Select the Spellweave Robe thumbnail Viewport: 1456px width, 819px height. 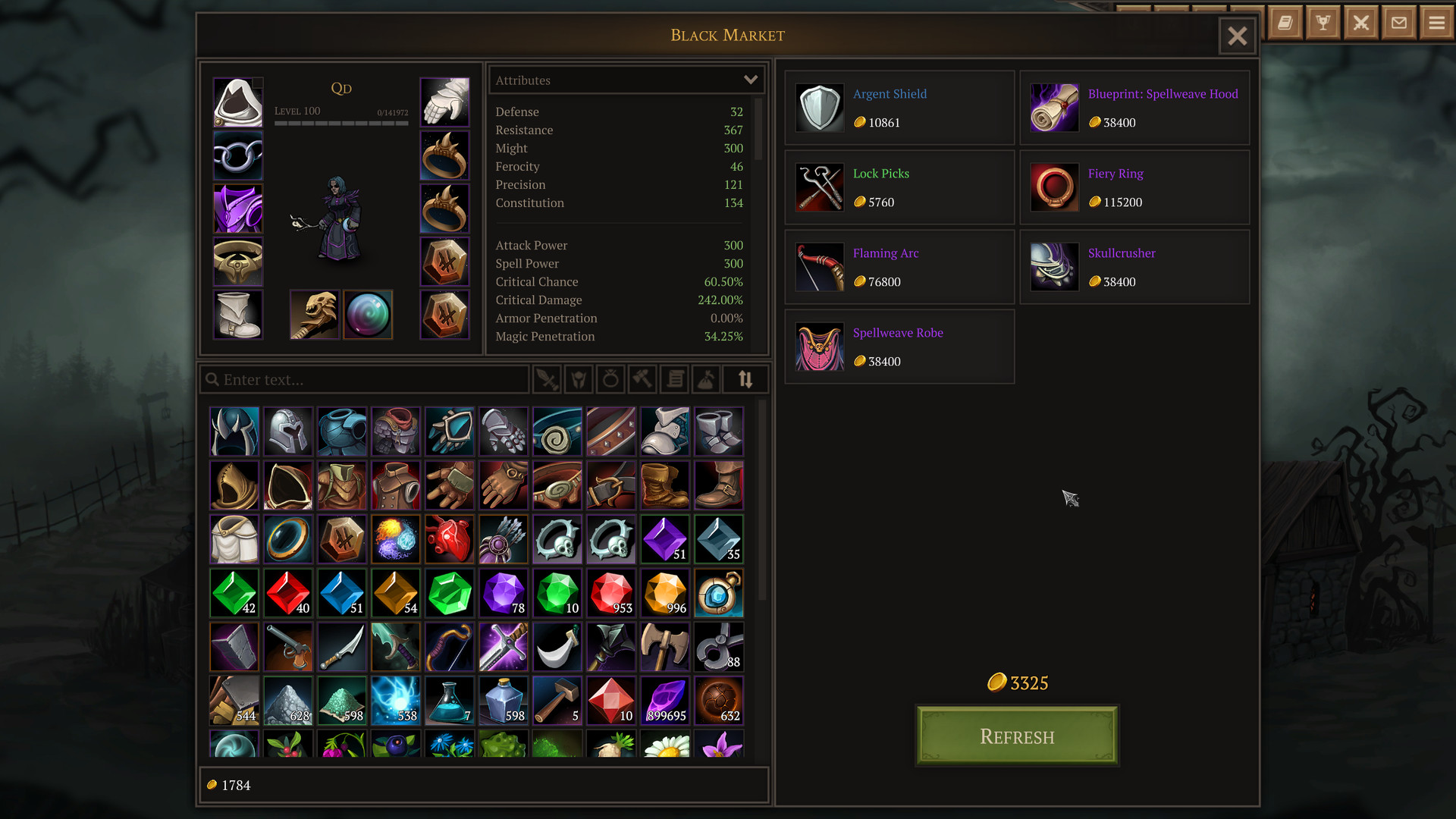[820, 347]
